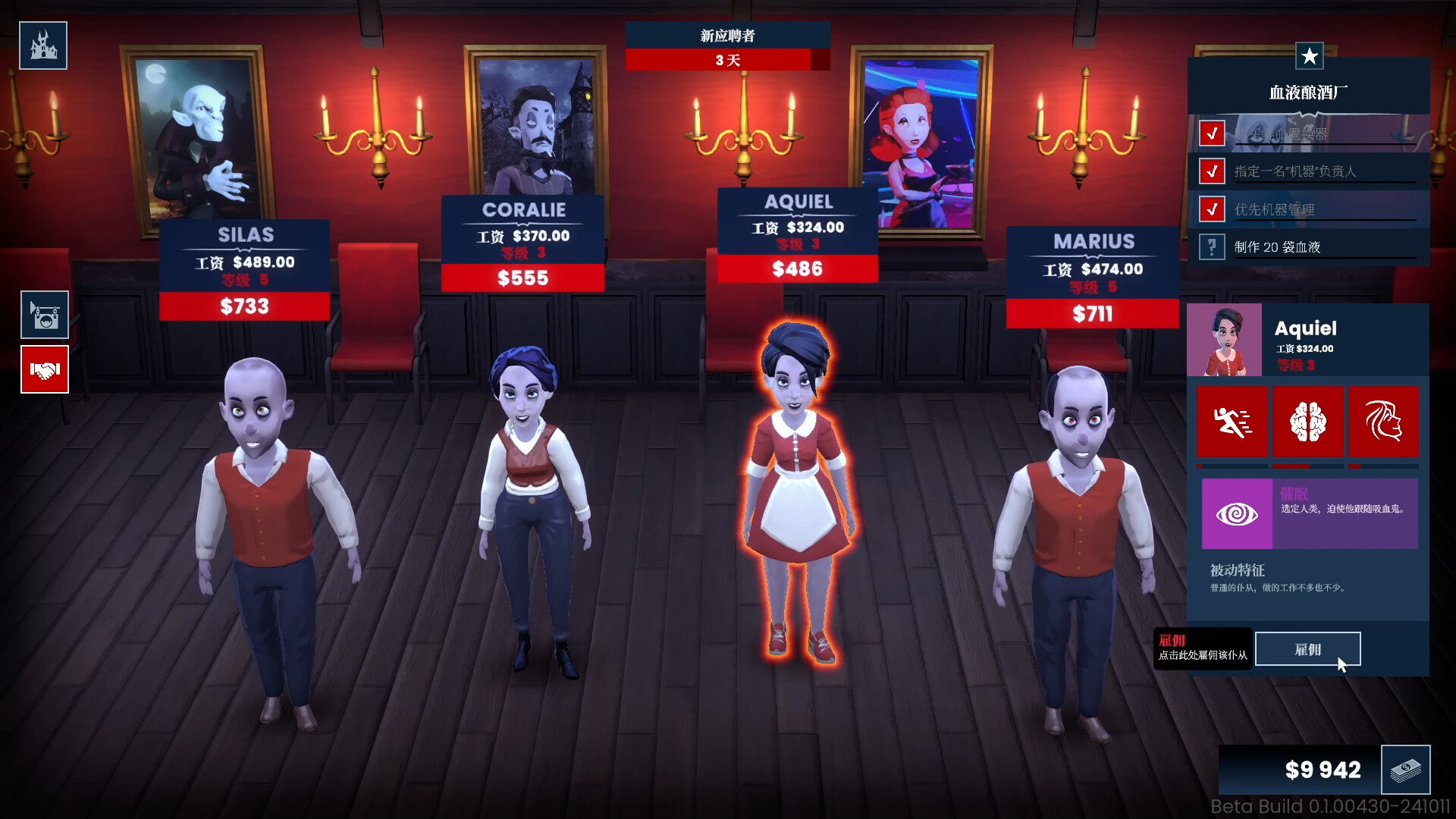The width and height of the screenshot is (1456, 819).
Task: Activate the 催眠 hypnosis ability icon
Action: (x=1237, y=513)
